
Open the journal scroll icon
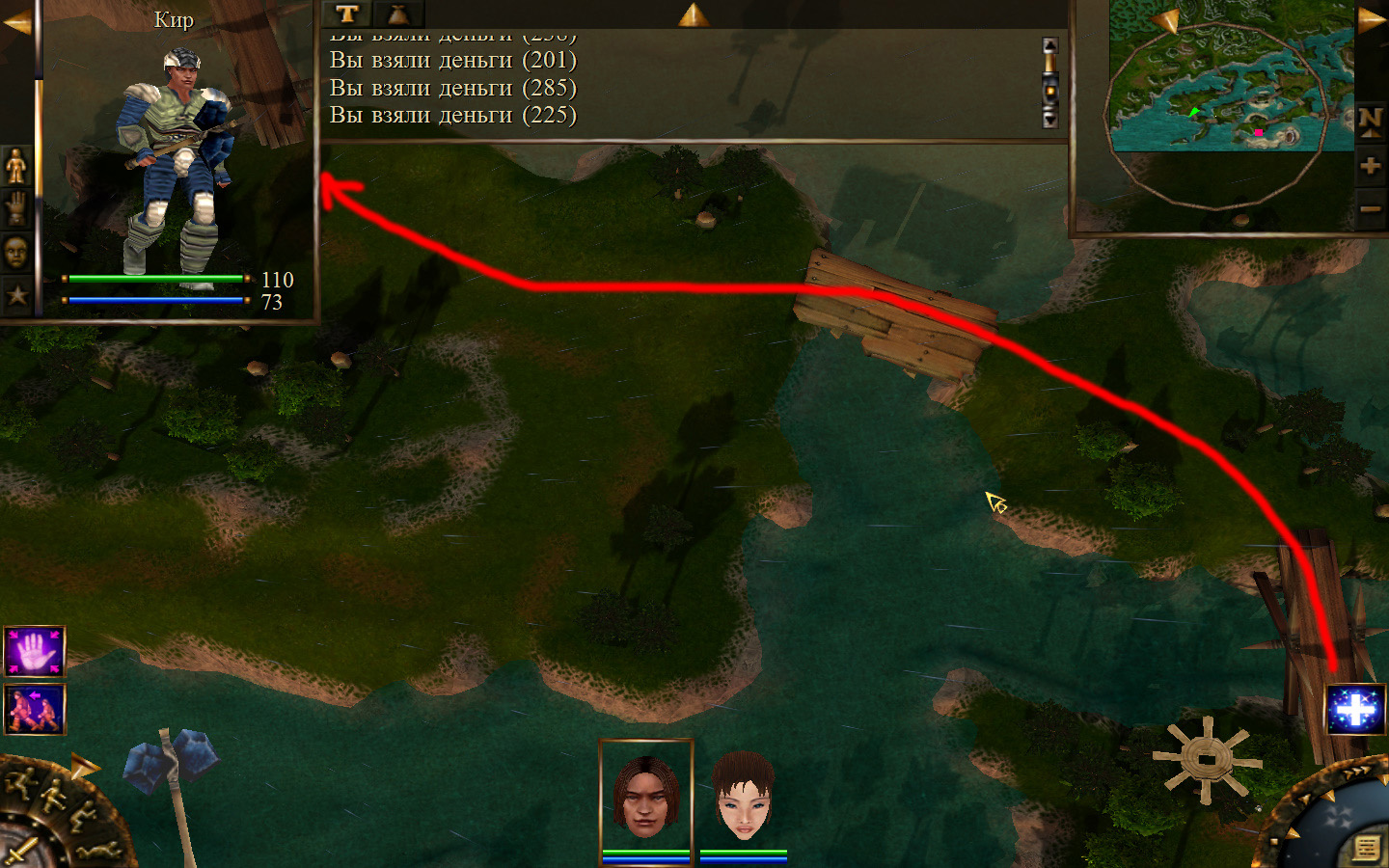click(x=1365, y=848)
